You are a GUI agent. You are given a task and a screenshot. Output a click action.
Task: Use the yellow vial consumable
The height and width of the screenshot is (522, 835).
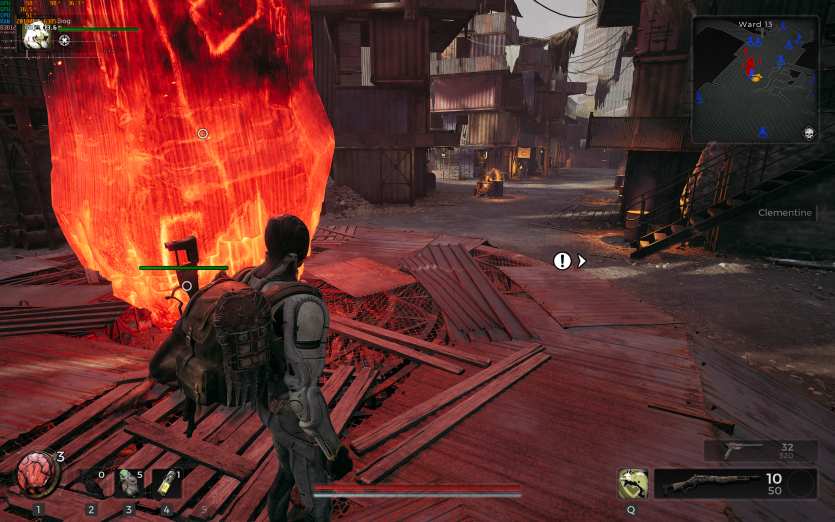(x=166, y=483)
